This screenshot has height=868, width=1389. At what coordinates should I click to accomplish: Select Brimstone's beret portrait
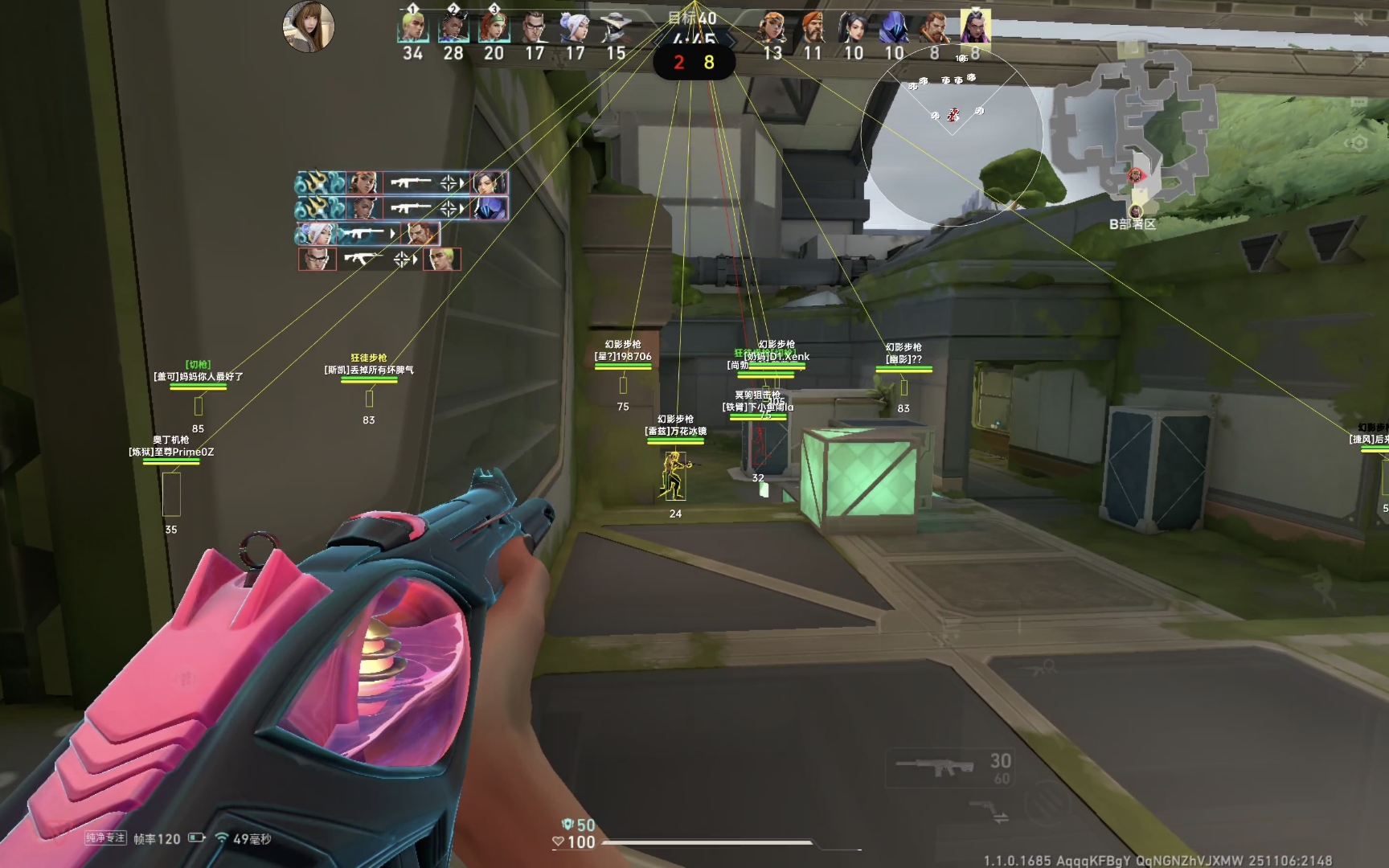point(813,29)
